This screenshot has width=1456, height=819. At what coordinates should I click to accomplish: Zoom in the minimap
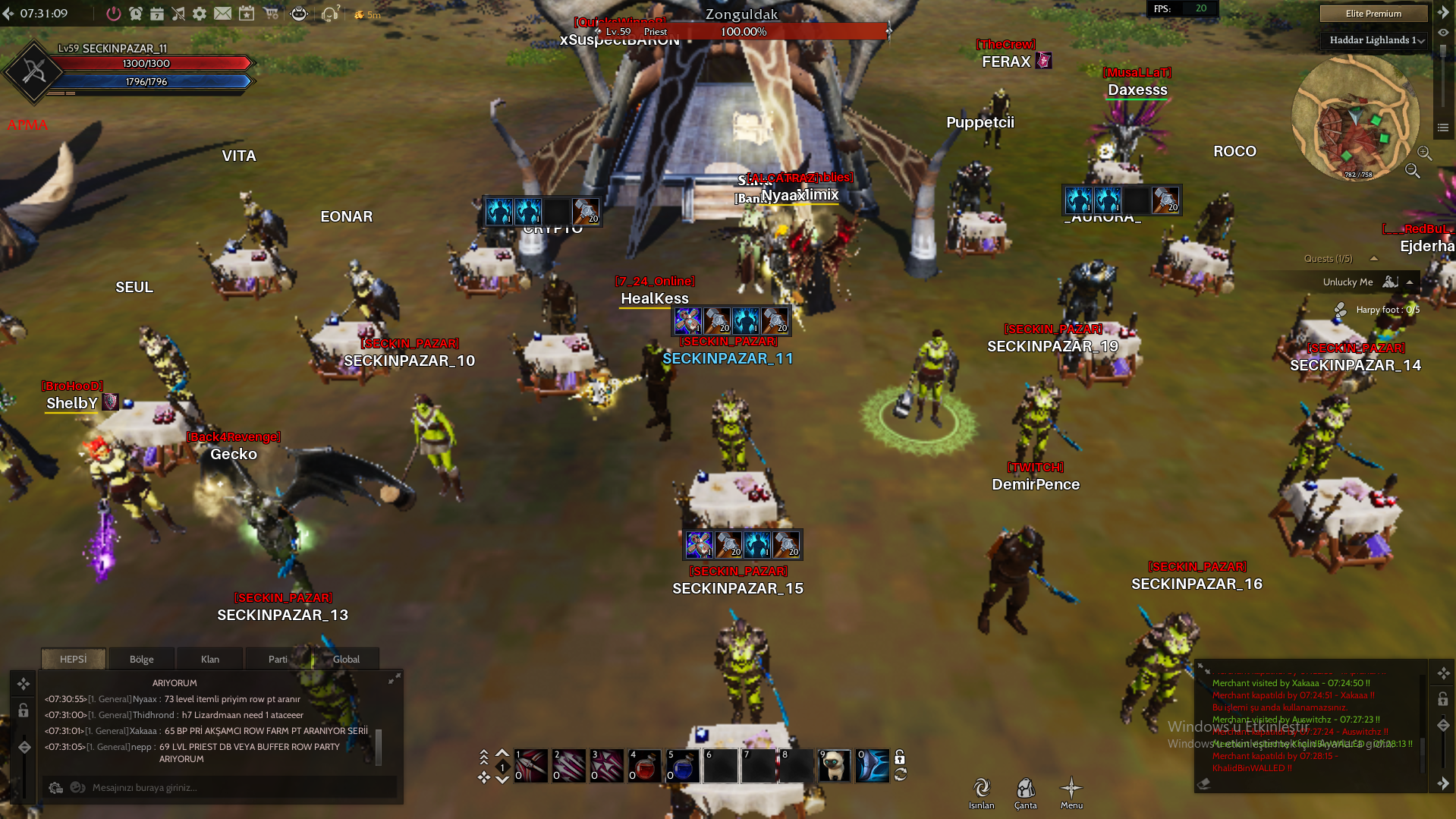[x=1424, y=153]
